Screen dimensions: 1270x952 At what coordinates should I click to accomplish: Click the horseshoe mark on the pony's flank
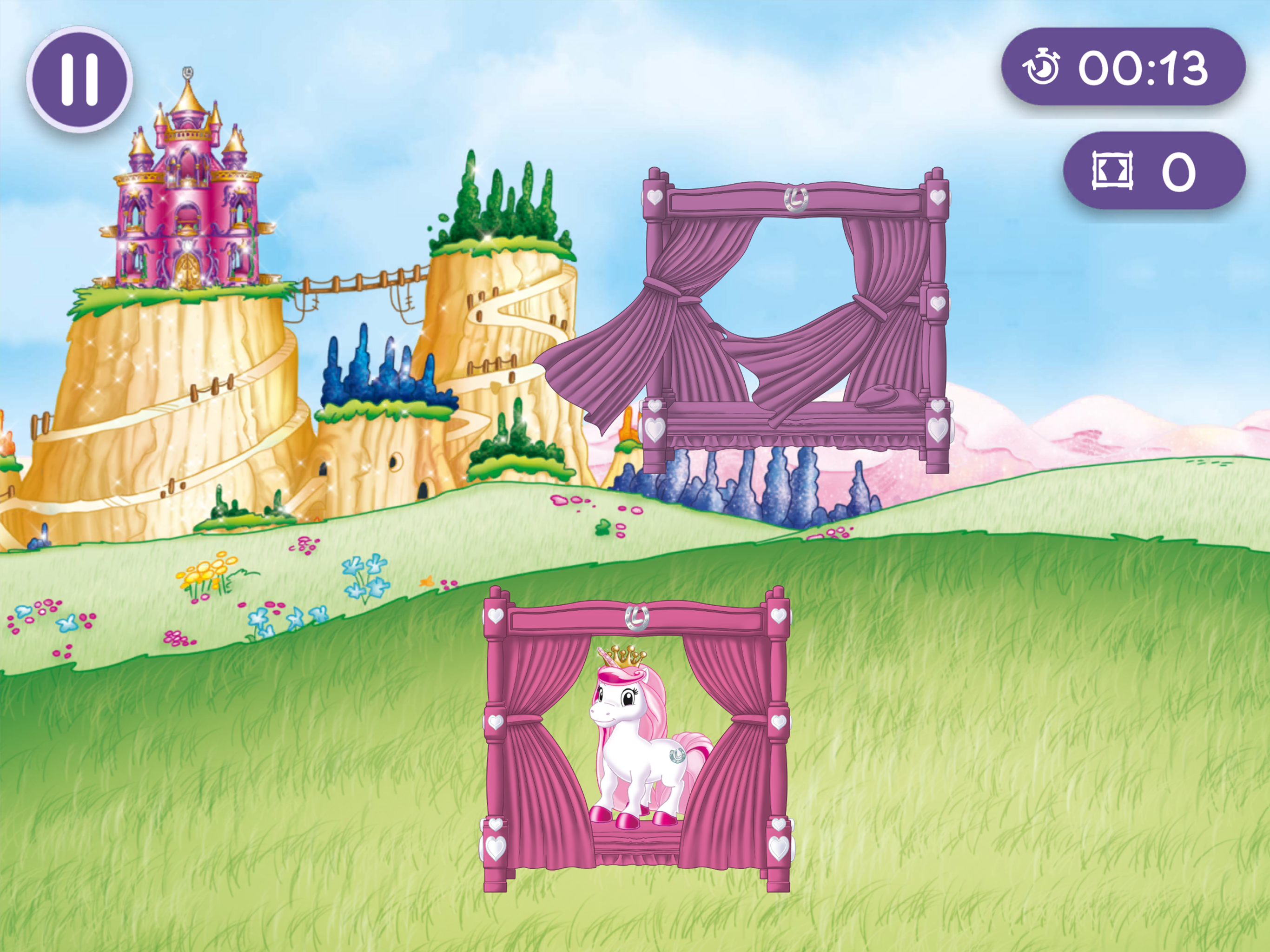(x=677, y=757)
